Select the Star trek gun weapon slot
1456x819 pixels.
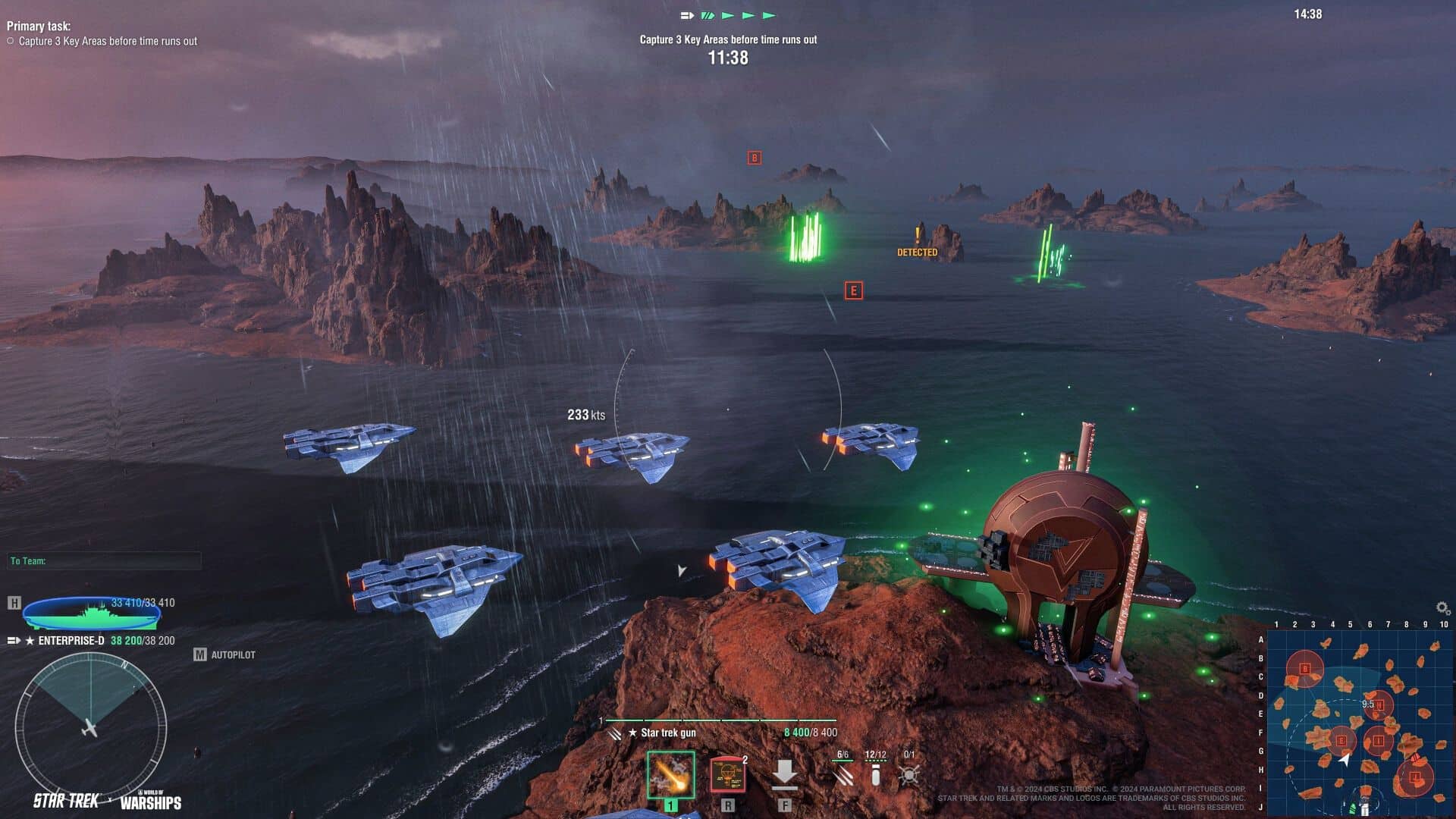pyautogui.click(x=670, y=775)
